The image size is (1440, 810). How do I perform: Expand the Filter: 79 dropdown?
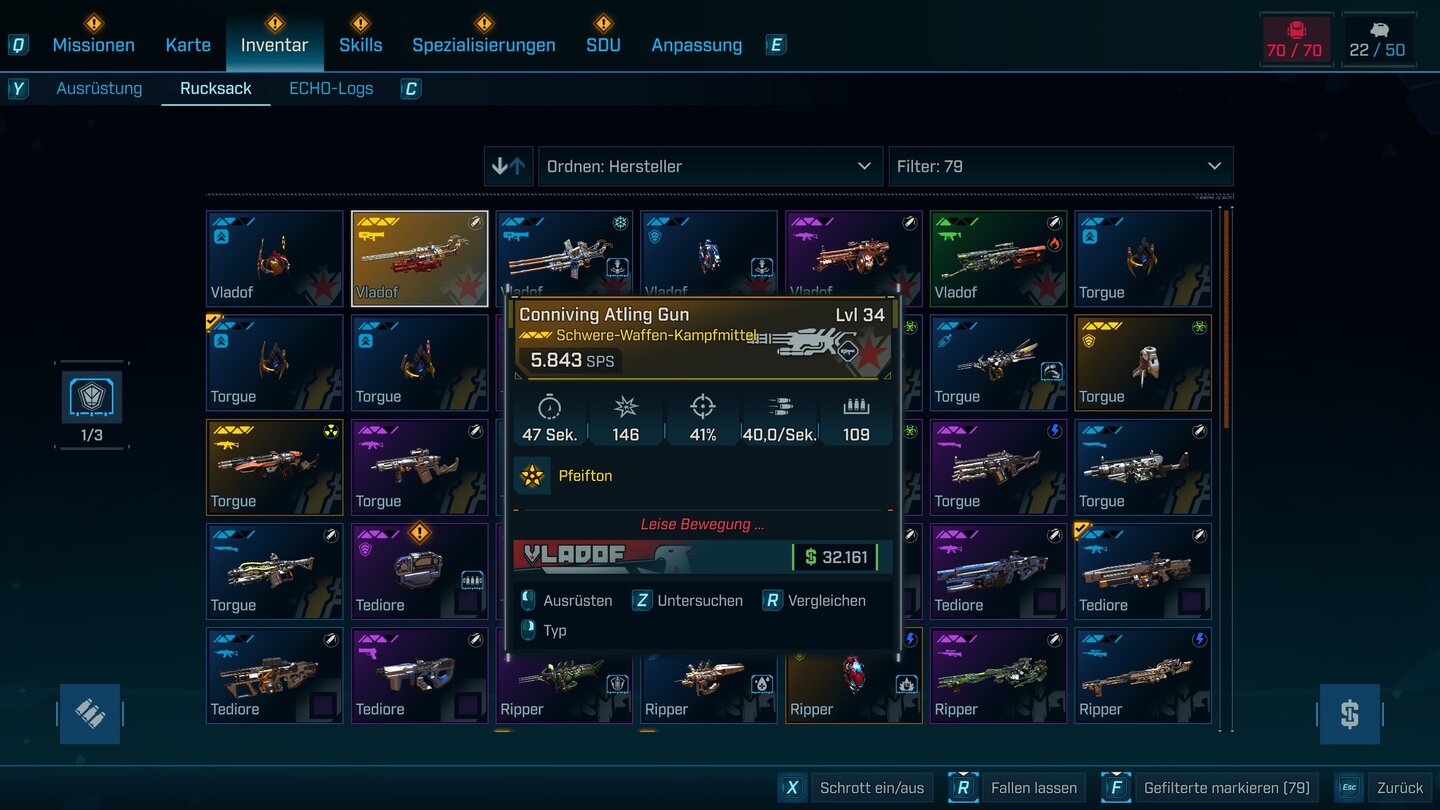pyautogui.click(x=1060, y=166)
